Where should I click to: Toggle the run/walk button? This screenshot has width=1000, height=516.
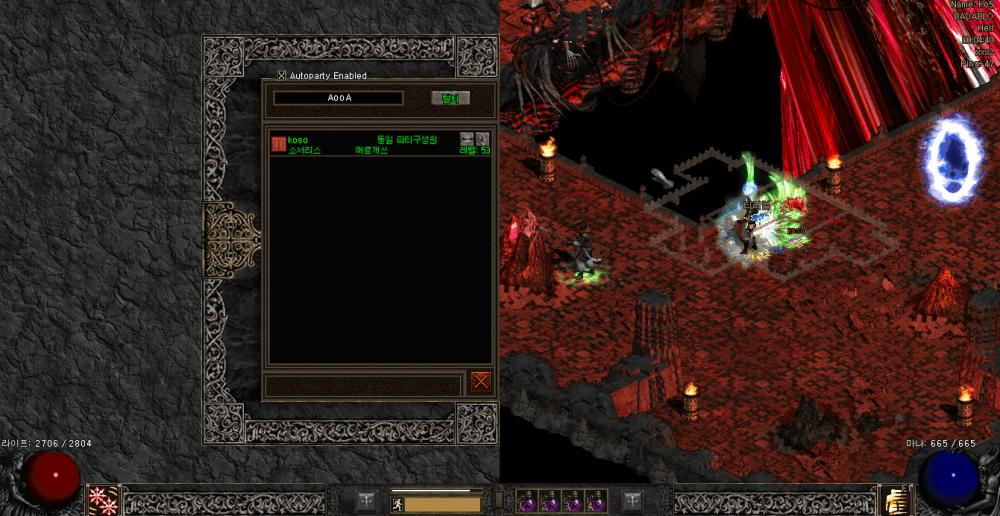tap(396, 504)
